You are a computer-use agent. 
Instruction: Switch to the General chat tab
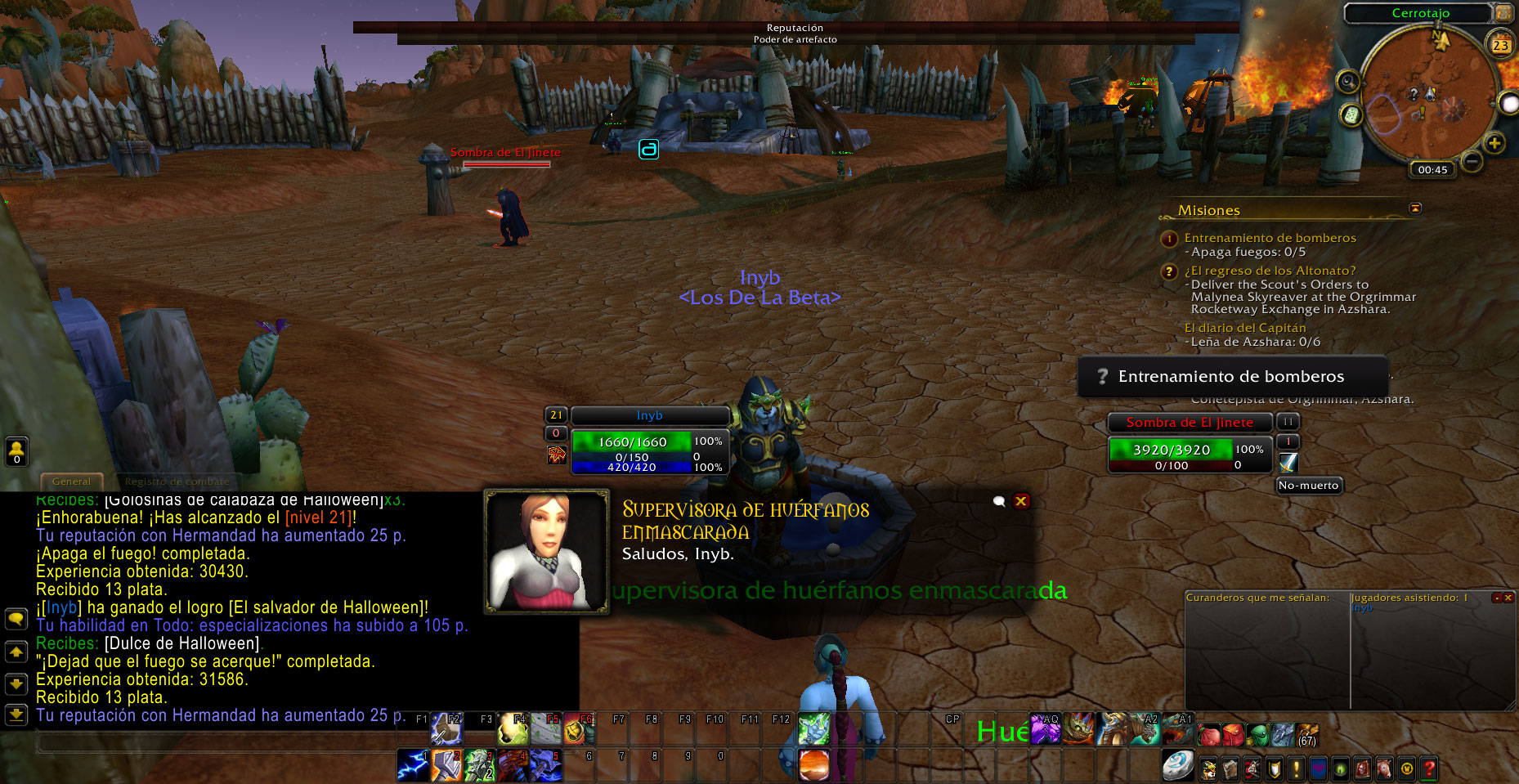[71, 482]
